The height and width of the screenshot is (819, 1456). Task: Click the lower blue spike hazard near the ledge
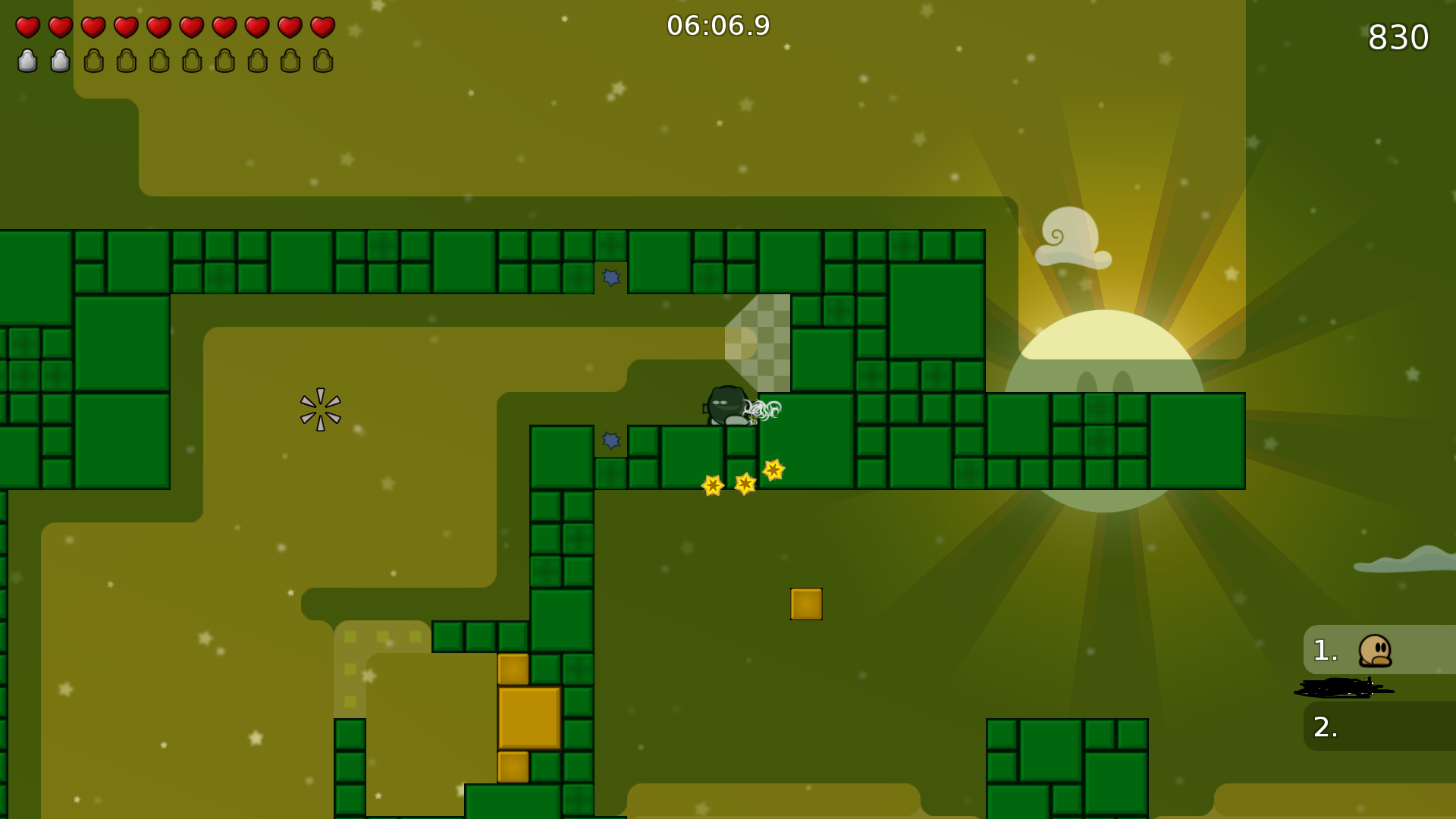(611, 440)
